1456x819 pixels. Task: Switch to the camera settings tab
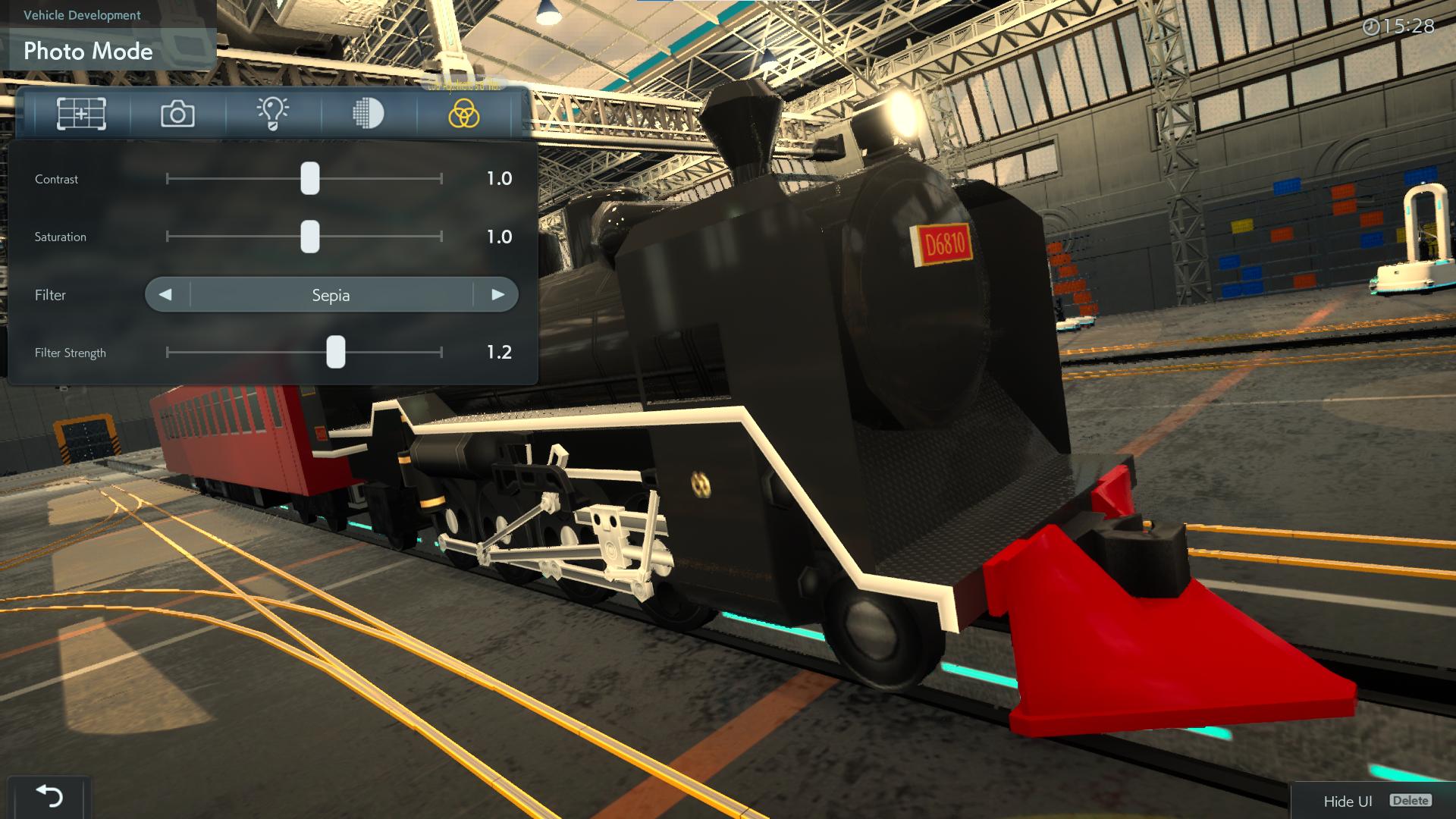177,114
